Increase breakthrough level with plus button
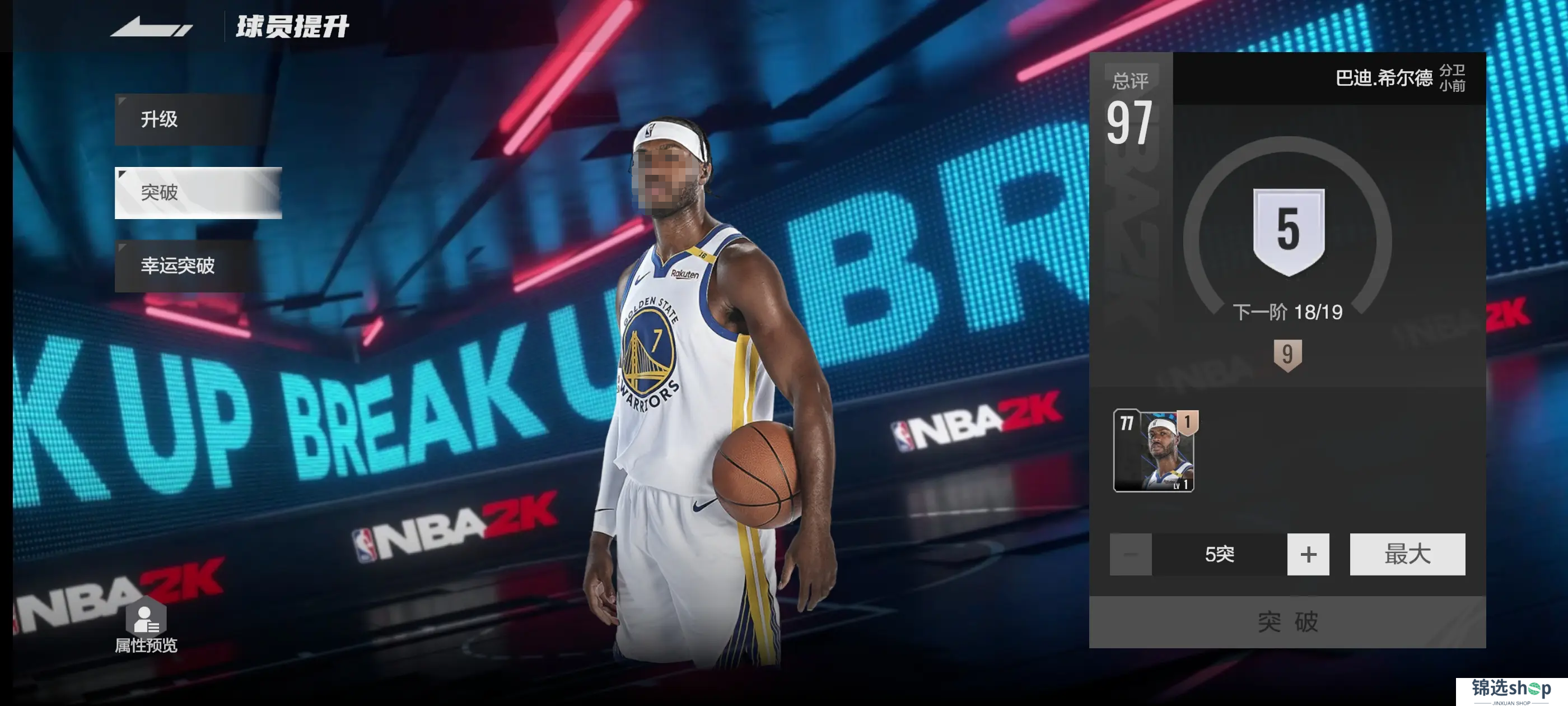 click(1308, 554)
